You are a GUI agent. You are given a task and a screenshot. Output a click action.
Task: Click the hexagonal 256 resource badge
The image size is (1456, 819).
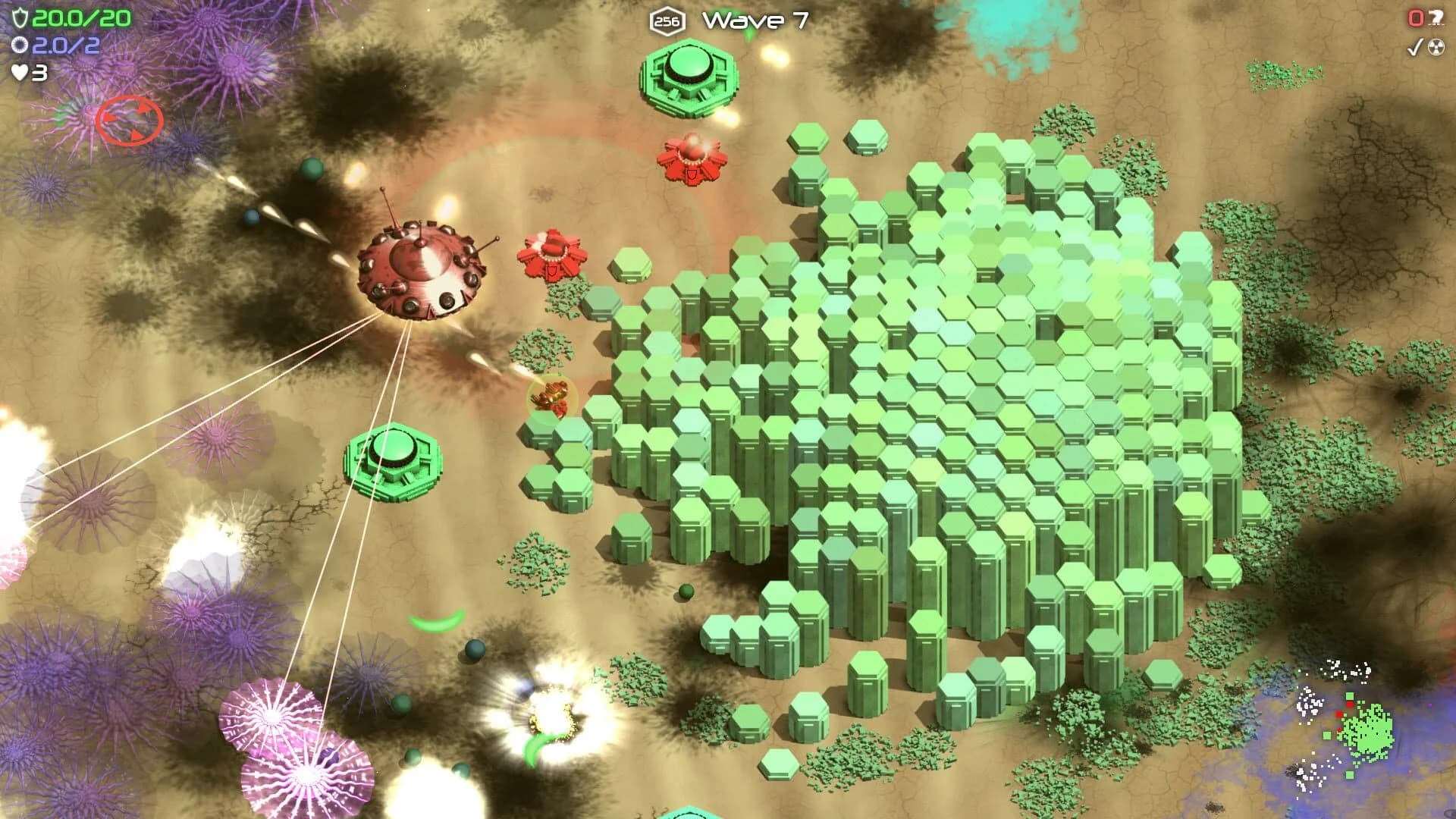pyautogui.click(x=666, y=20)
